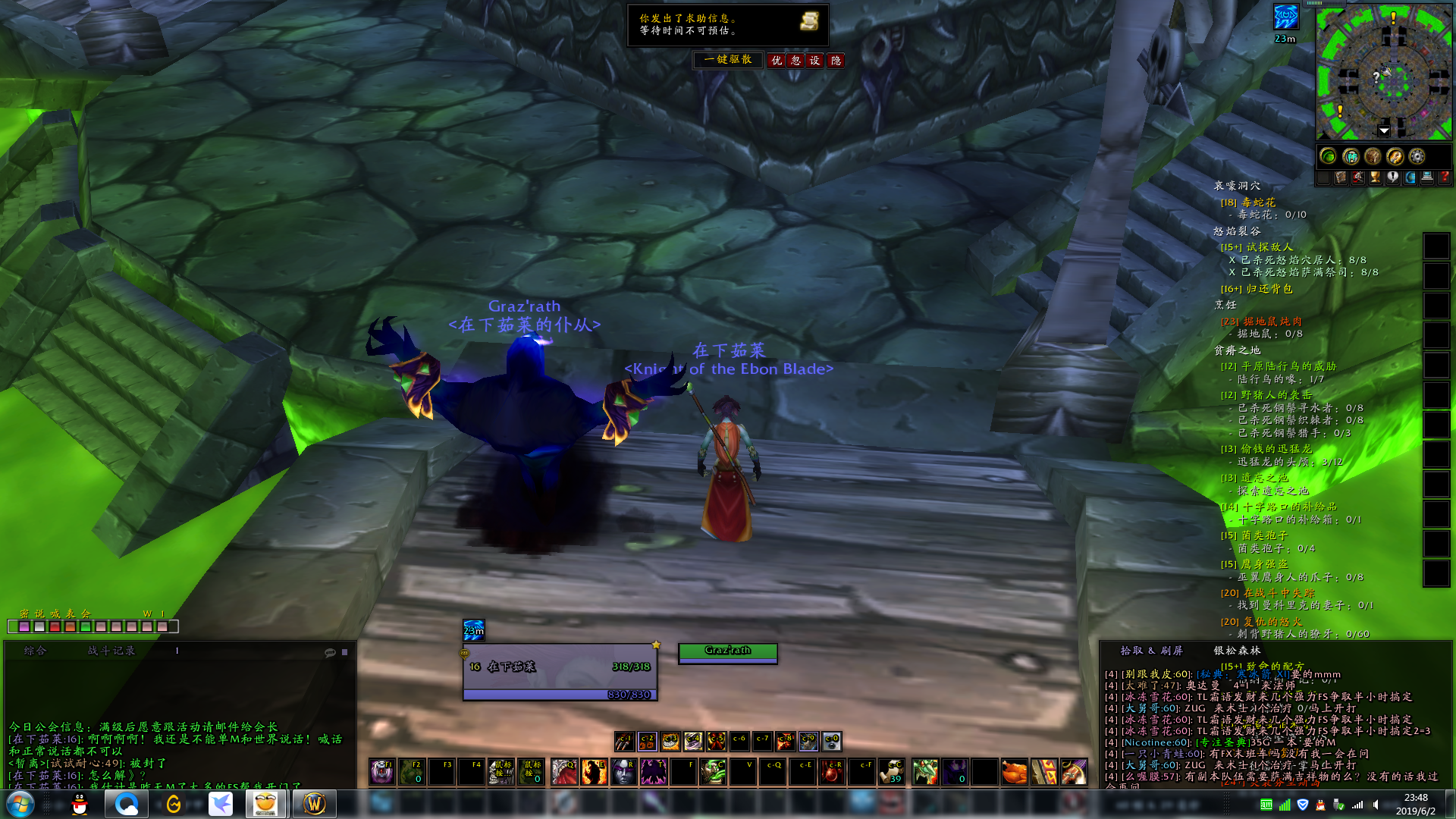Select the 在下茹莱 player unit frame
This screenshot has width=1456, height=819.
560,673
